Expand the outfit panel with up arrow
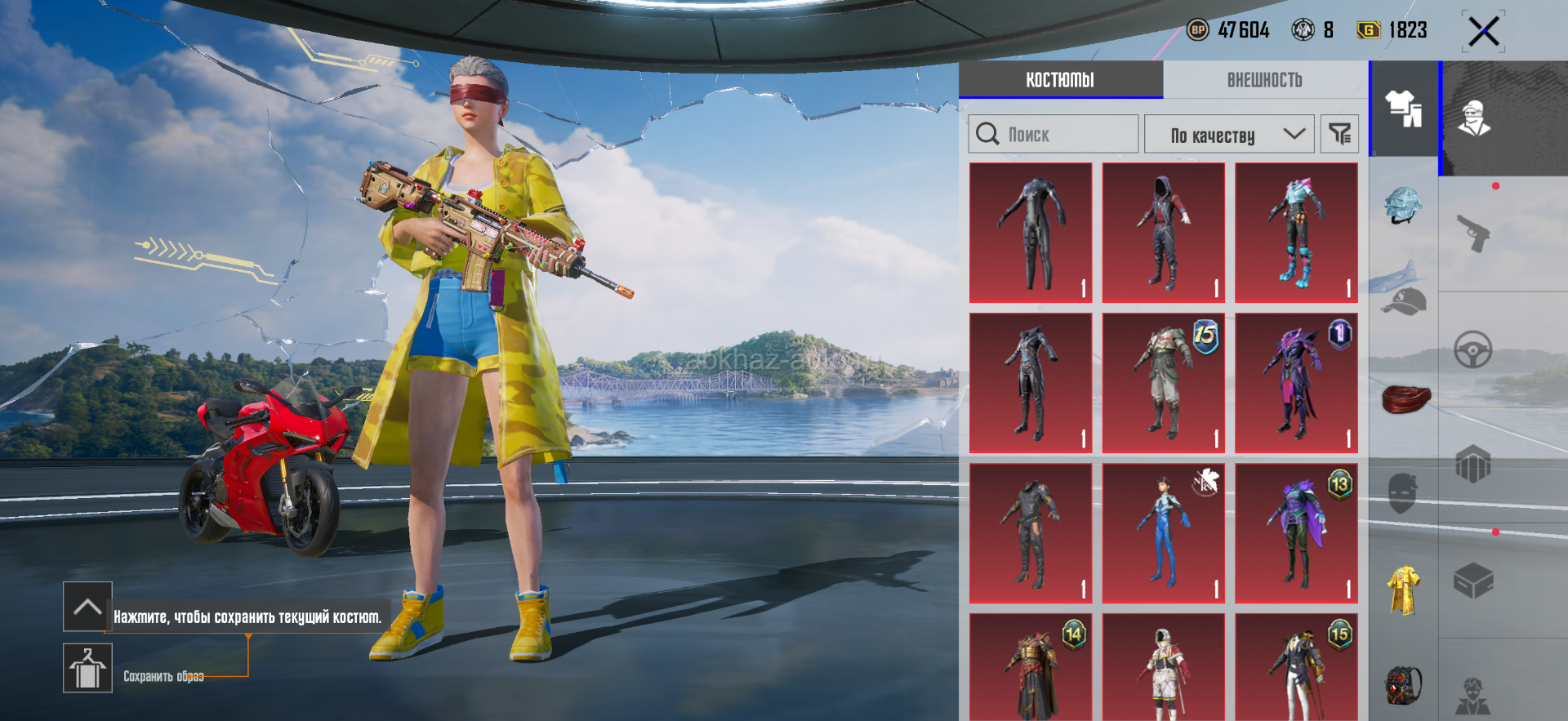 (x=87, y=607)
